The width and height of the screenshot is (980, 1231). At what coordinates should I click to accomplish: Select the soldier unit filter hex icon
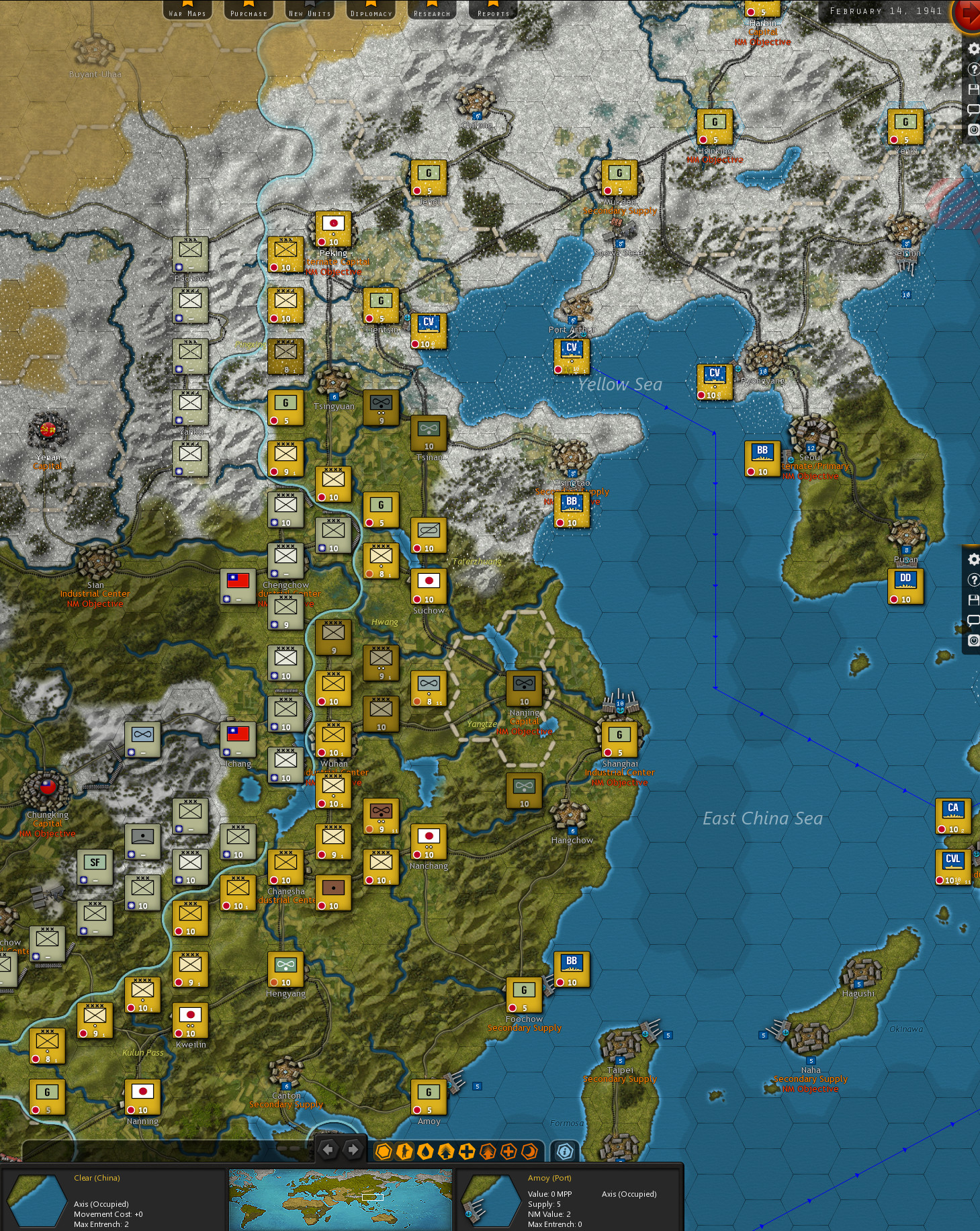click(404, 1150)
